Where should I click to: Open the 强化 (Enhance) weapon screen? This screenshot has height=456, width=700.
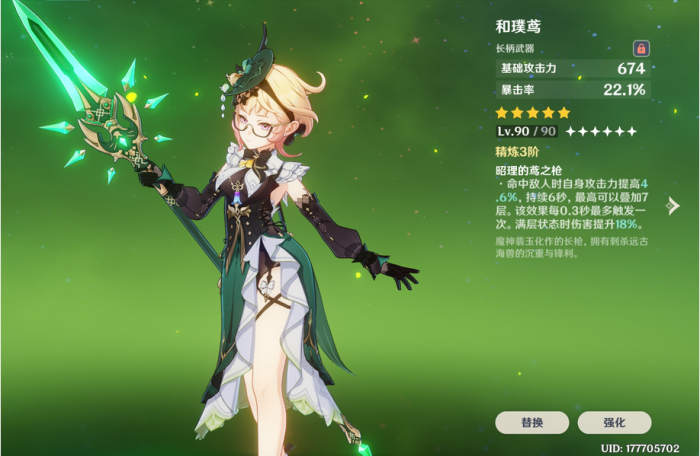pos(614,422)
